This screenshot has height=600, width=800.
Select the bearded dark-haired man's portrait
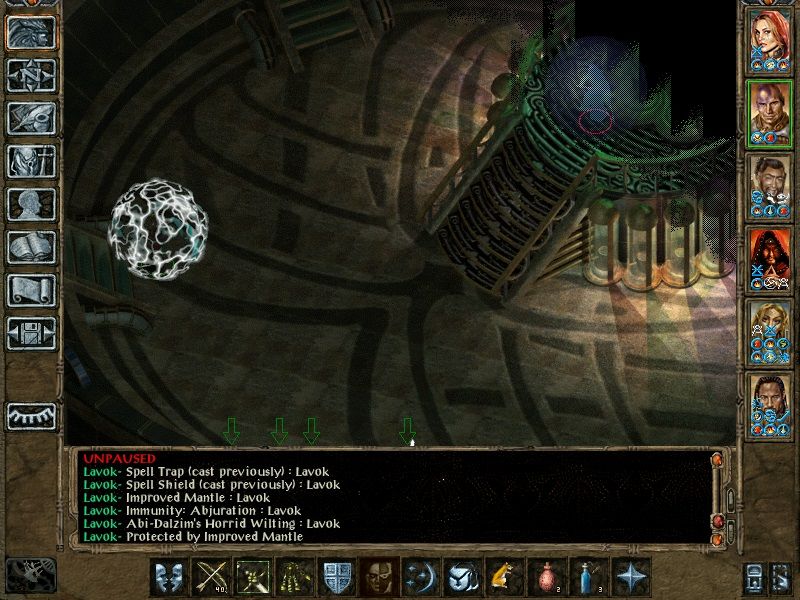click(770, 187)
